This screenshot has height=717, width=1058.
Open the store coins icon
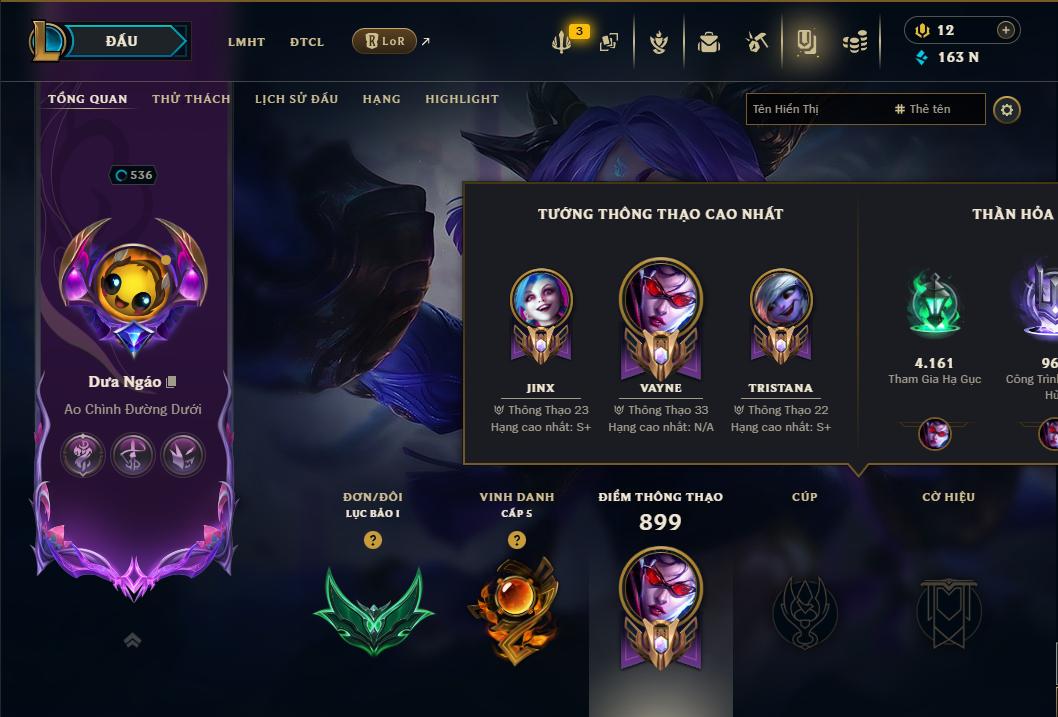(854, 42)
